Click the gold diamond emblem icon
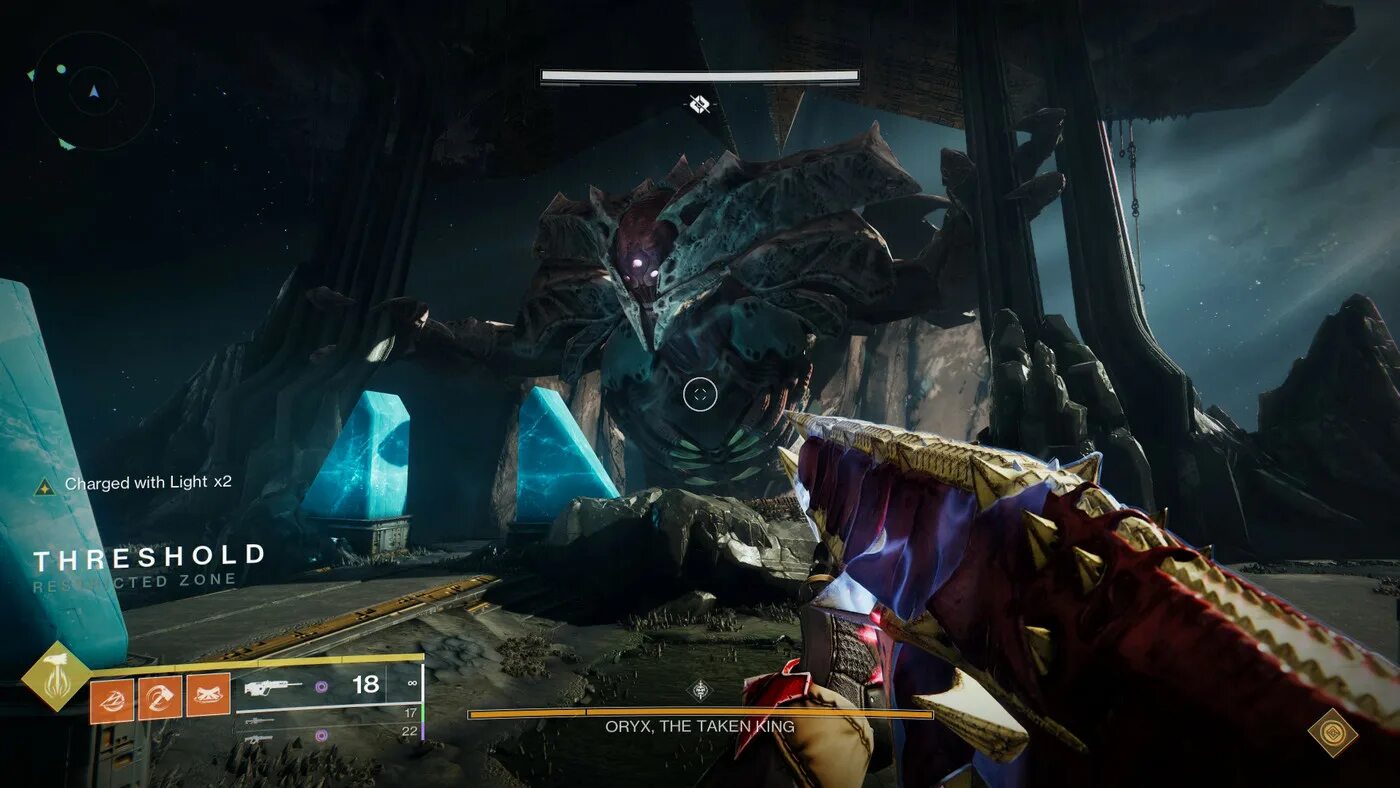 tap(1331, 733)
